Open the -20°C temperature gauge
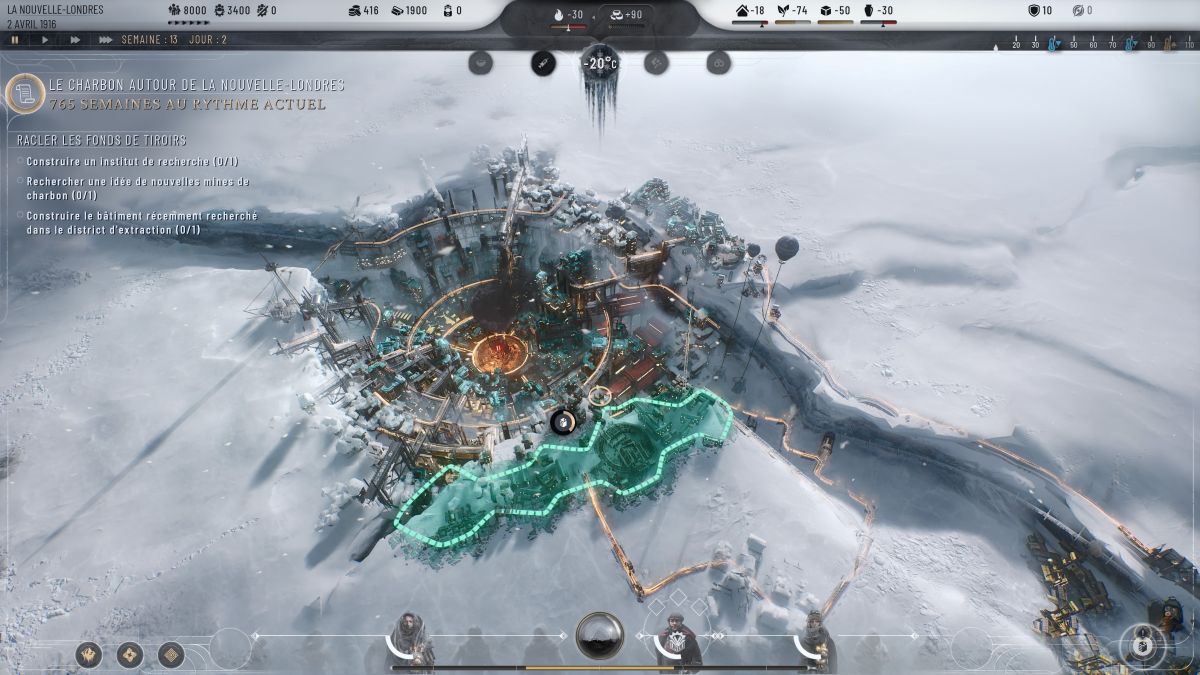Screen dimensions: 1200x675 [600, 64]
